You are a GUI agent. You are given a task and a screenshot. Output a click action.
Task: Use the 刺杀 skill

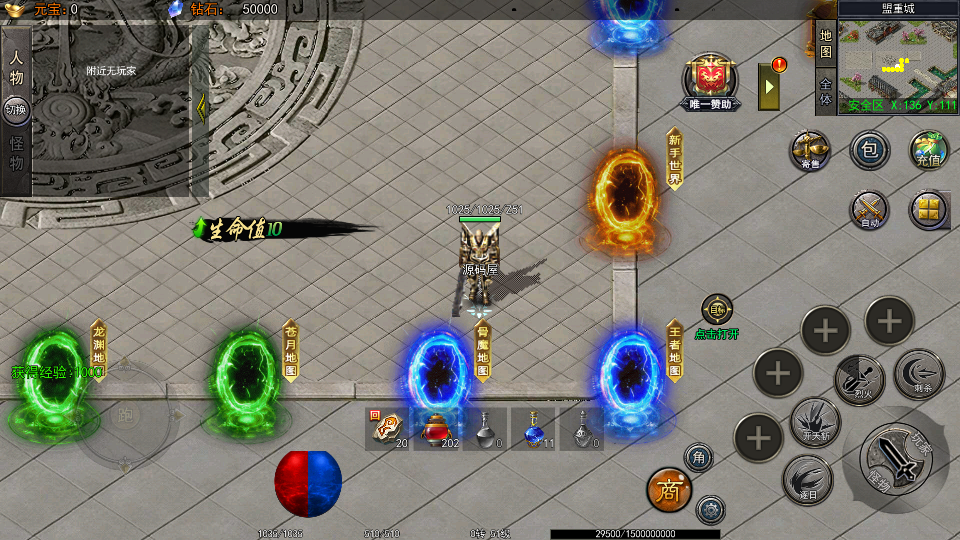point(918,372)
